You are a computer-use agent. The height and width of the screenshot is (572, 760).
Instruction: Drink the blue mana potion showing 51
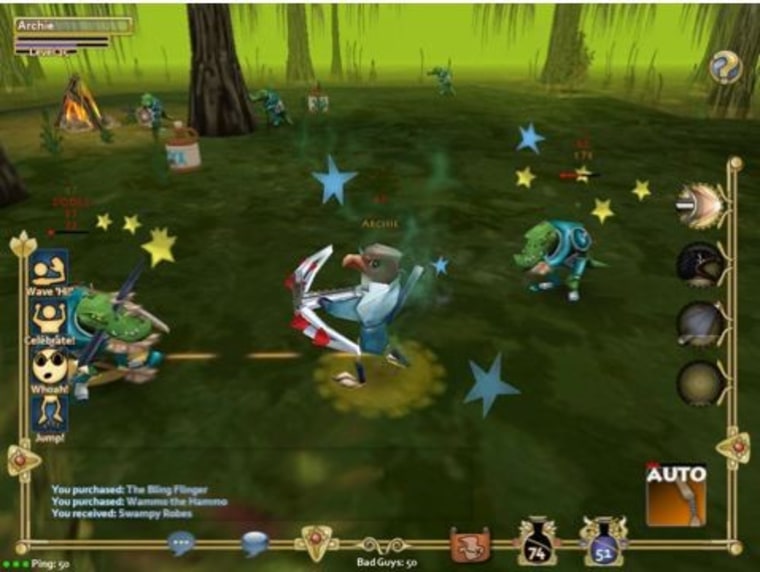(603, 542)
